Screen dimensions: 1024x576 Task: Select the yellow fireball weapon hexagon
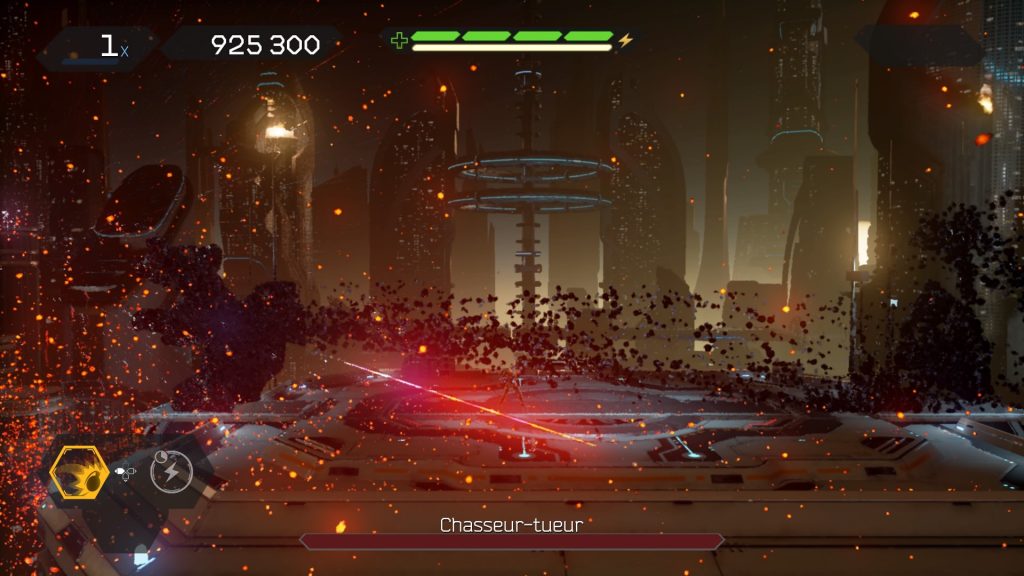(79, 474)
